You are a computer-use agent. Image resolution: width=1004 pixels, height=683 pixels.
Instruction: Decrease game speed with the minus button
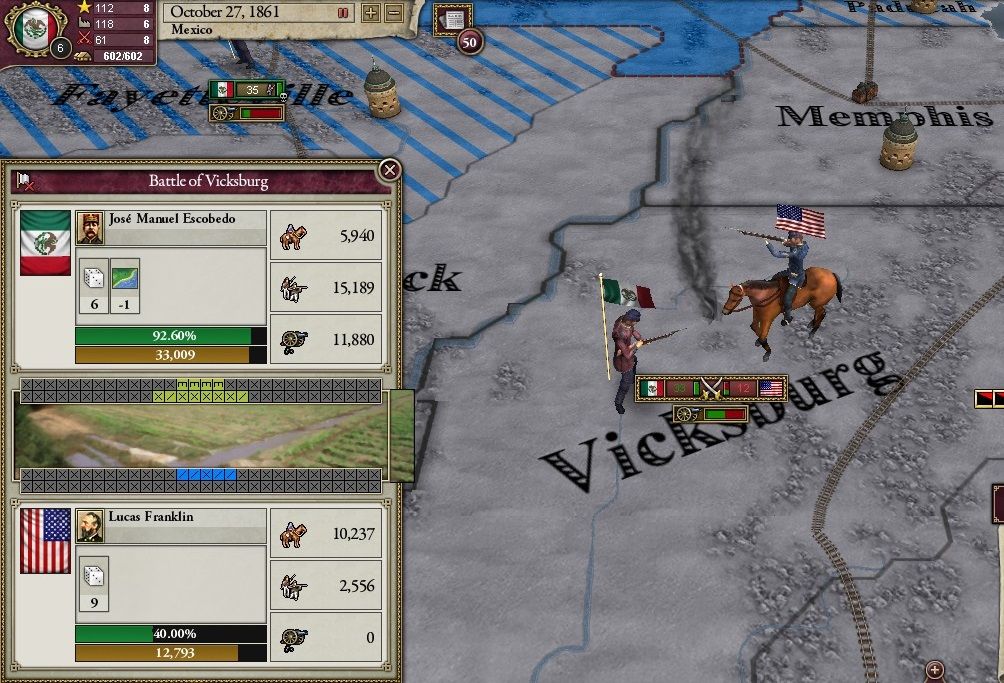(393, 13)
